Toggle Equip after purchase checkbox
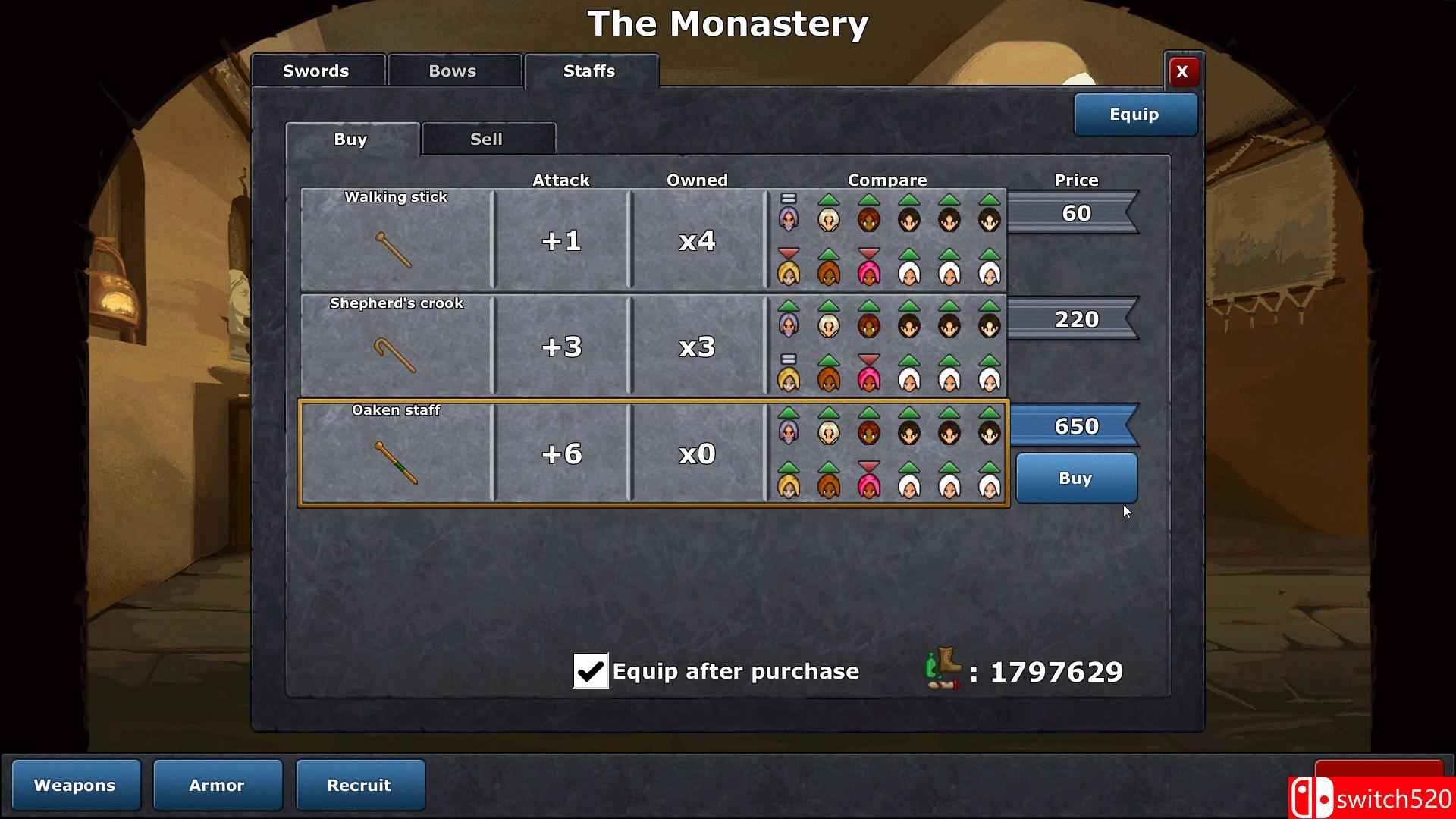This screenshot has width=1456, height=819. point(591,671)
